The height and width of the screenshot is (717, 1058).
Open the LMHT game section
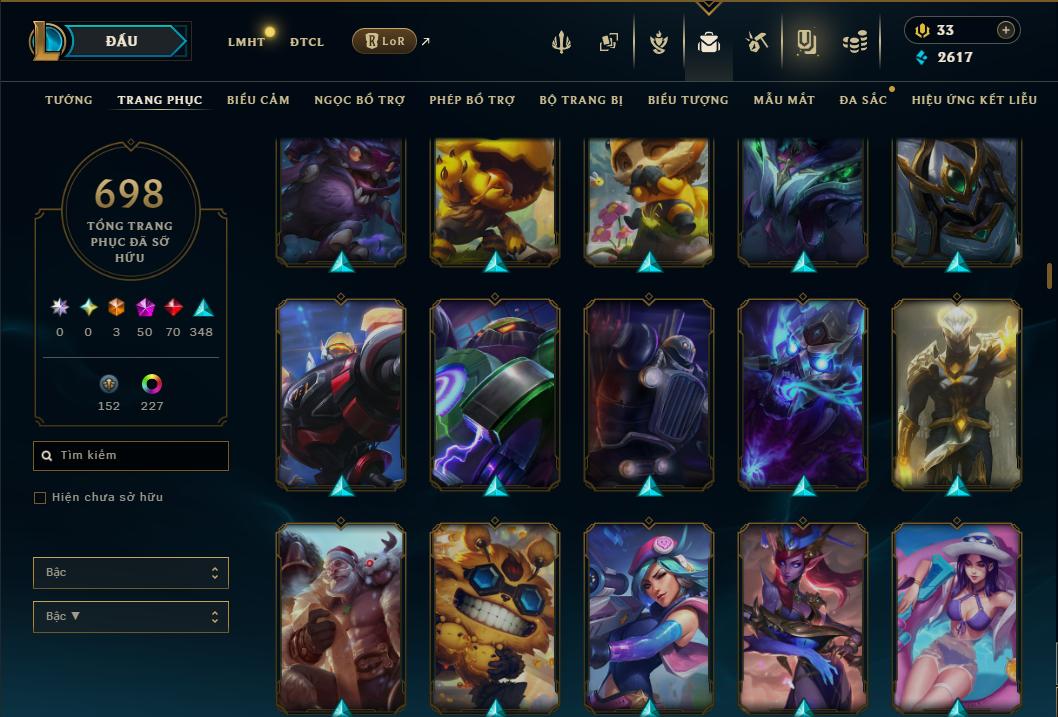pos(246,42)
